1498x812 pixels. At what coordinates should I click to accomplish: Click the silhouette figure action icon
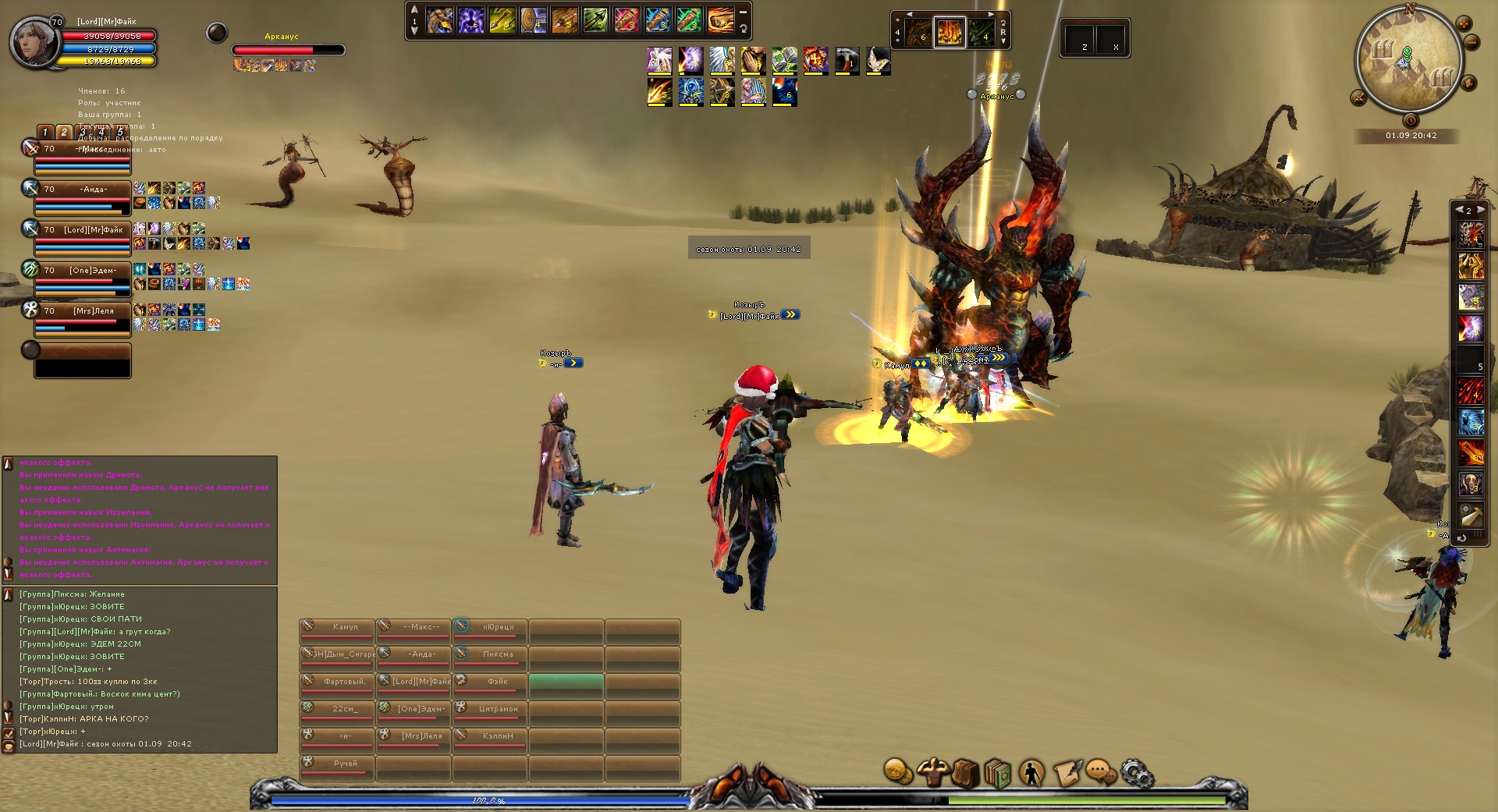tap(1031, 773)
